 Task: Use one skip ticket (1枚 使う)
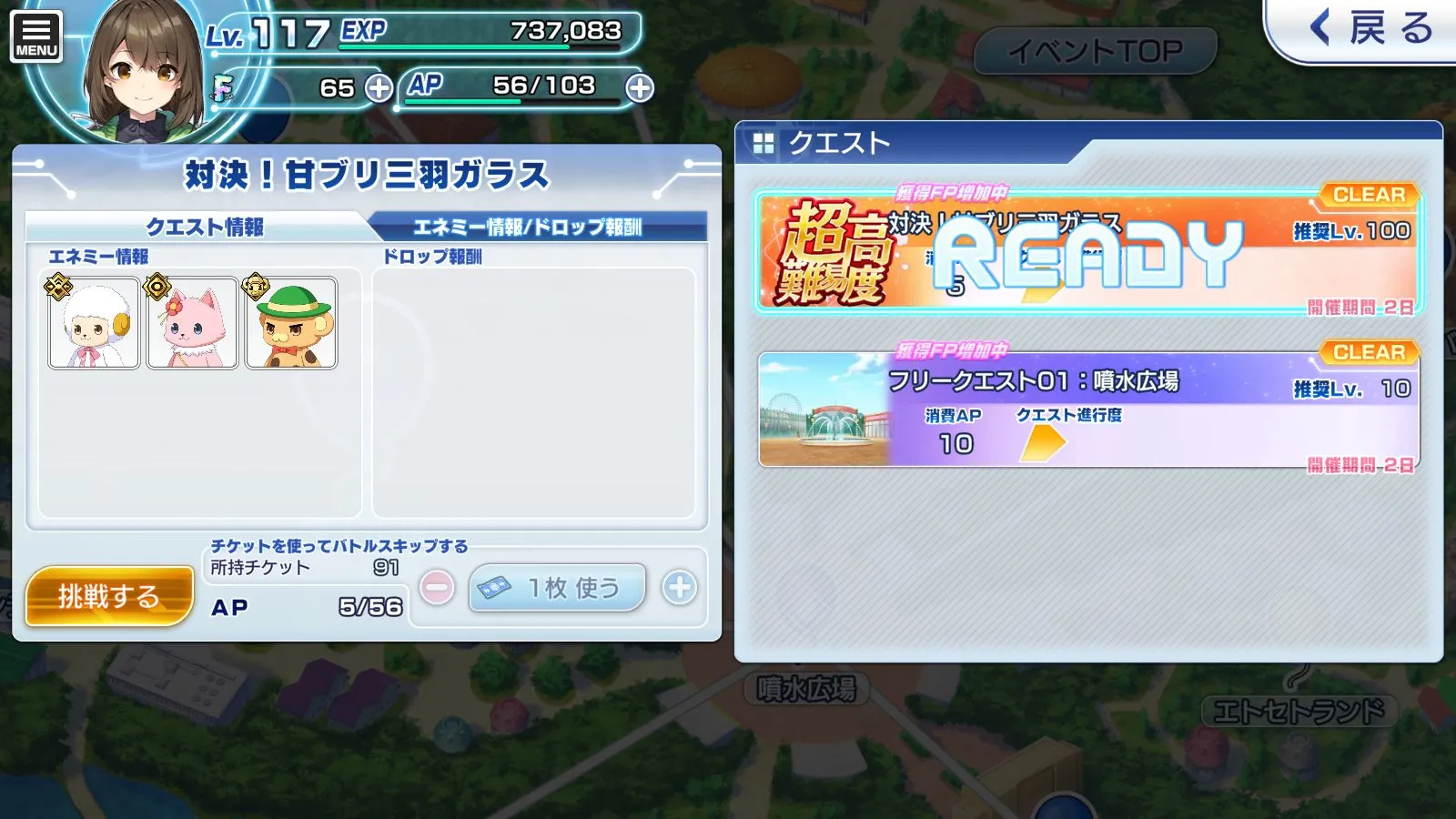coord(557,588)
